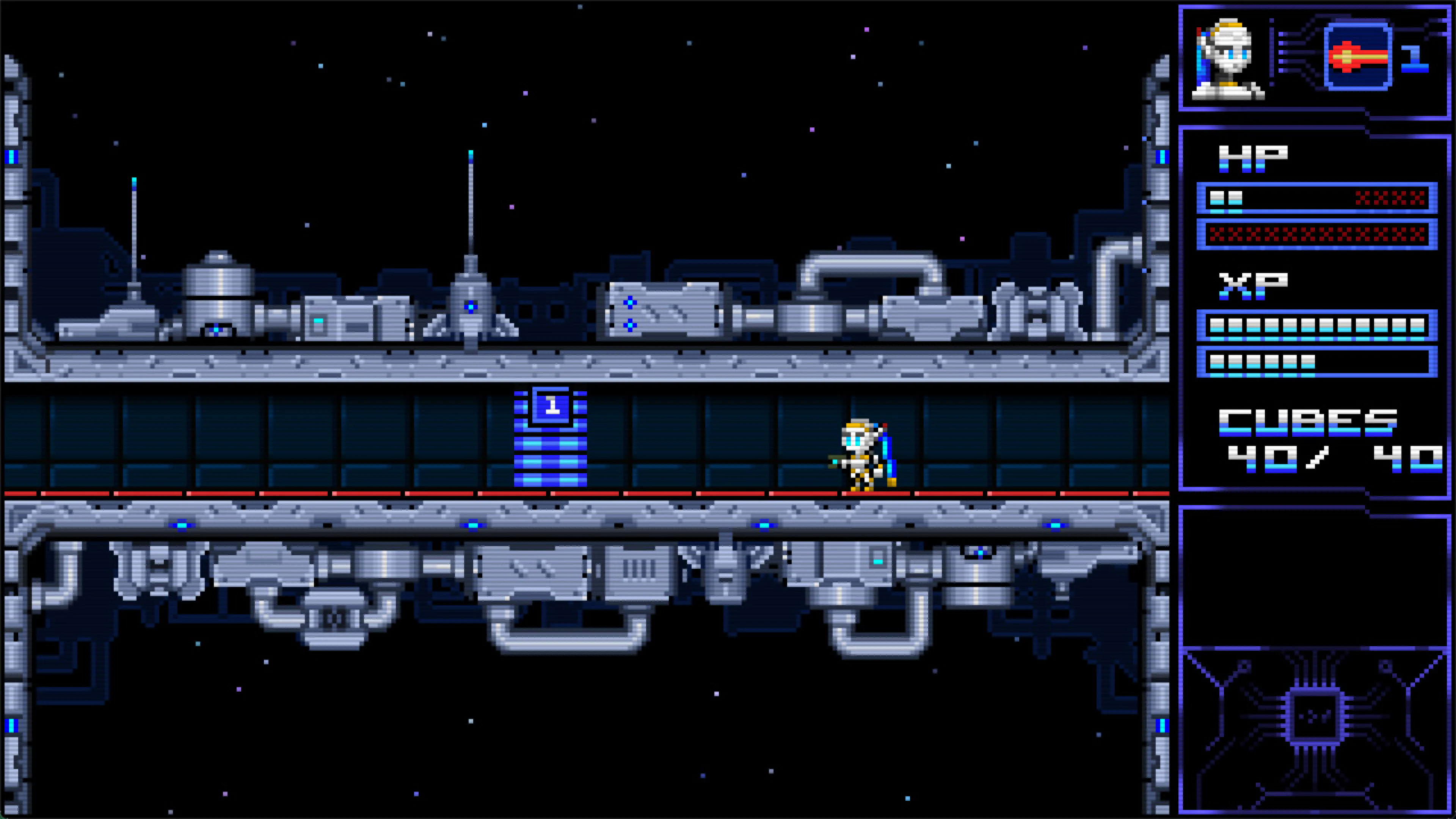Viewport: 1456px width, 819px height.
Task: Click the tall antenna on the left platform
Action: coord(134,237)
